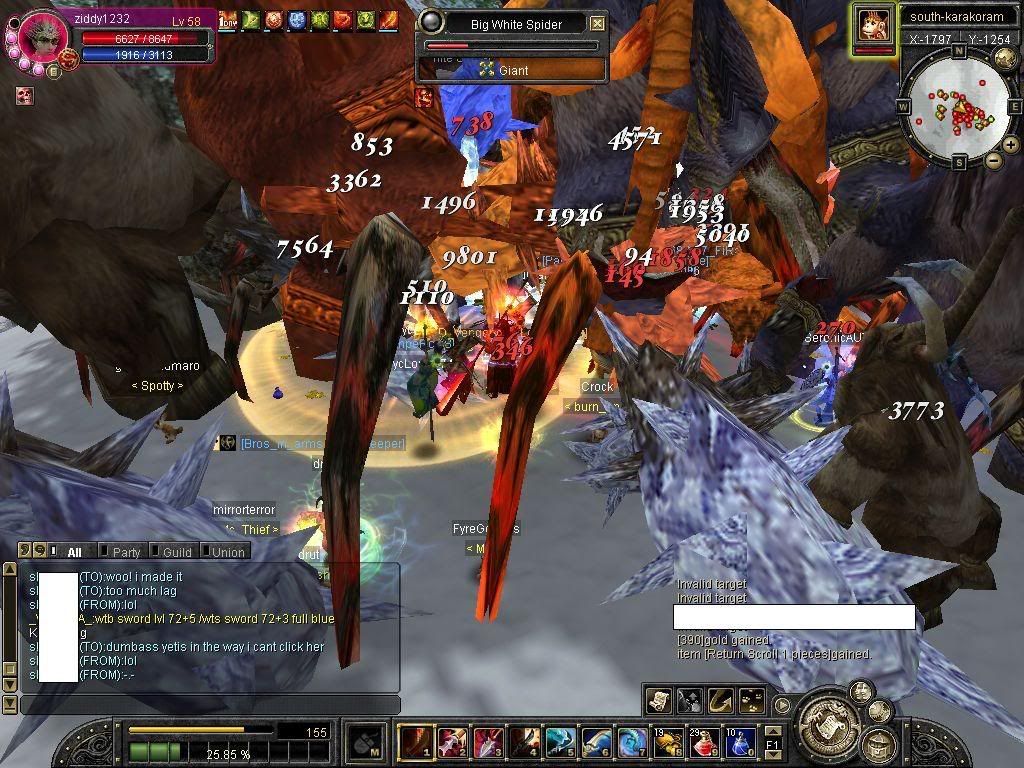Viewport: 1024px width, 768px height.
Task: Zoom out the minimap with the minus button
Action: pyautogui.click(x=993, y=161)
